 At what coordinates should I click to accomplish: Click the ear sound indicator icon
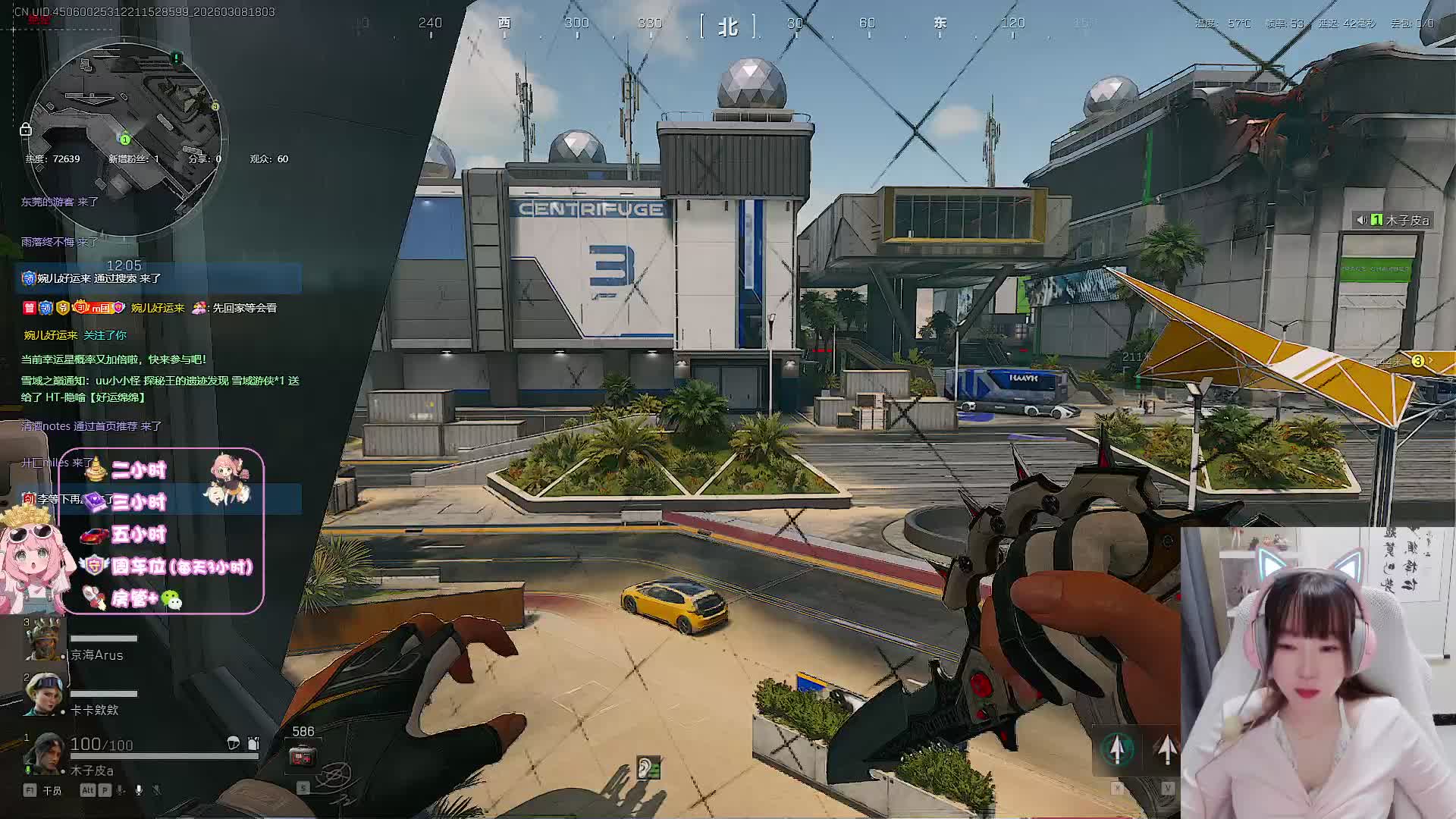point(648,767)
